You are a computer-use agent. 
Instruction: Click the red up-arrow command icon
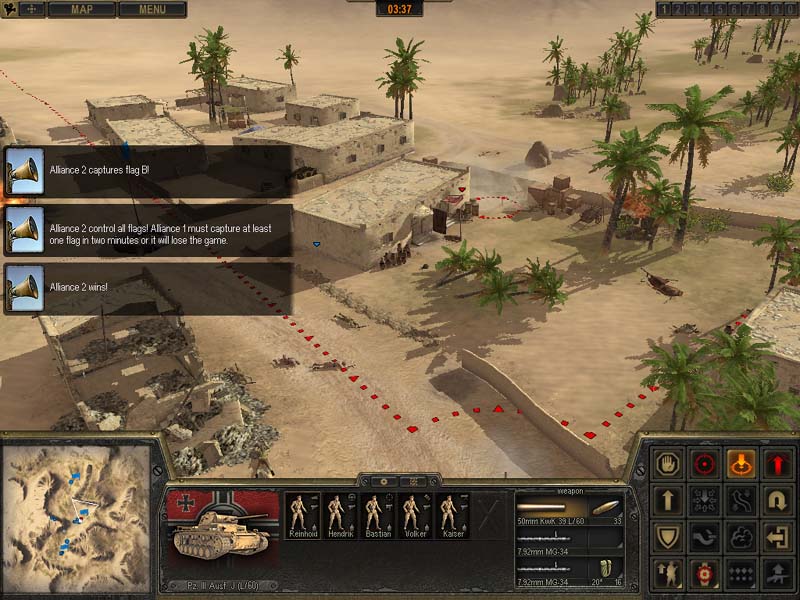778,463
